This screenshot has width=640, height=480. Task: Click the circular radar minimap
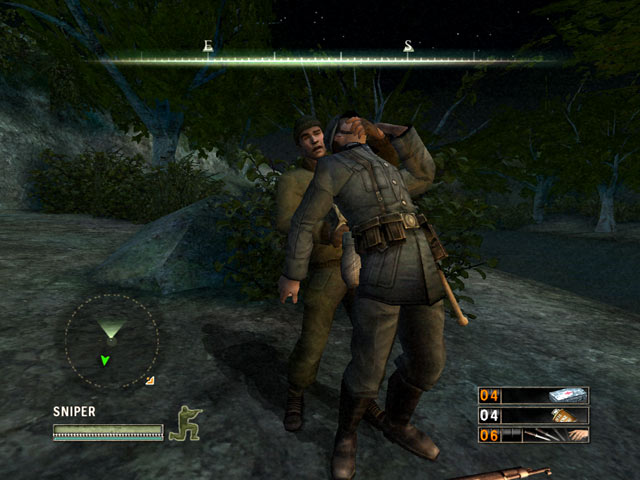click(111, 341)
